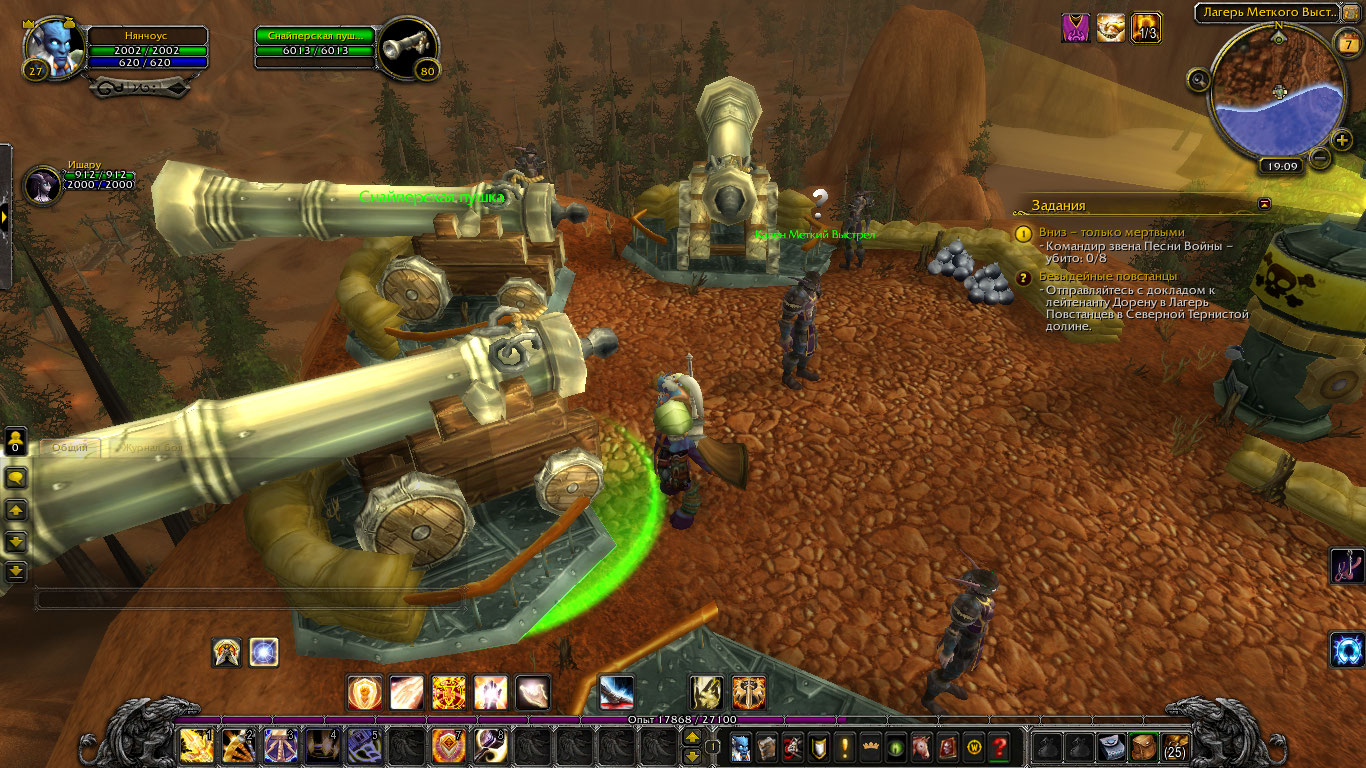Screen dimensions: 1366x768
Task: Collapse the Задания quest tracker
Action: (x=1265, y=204)
